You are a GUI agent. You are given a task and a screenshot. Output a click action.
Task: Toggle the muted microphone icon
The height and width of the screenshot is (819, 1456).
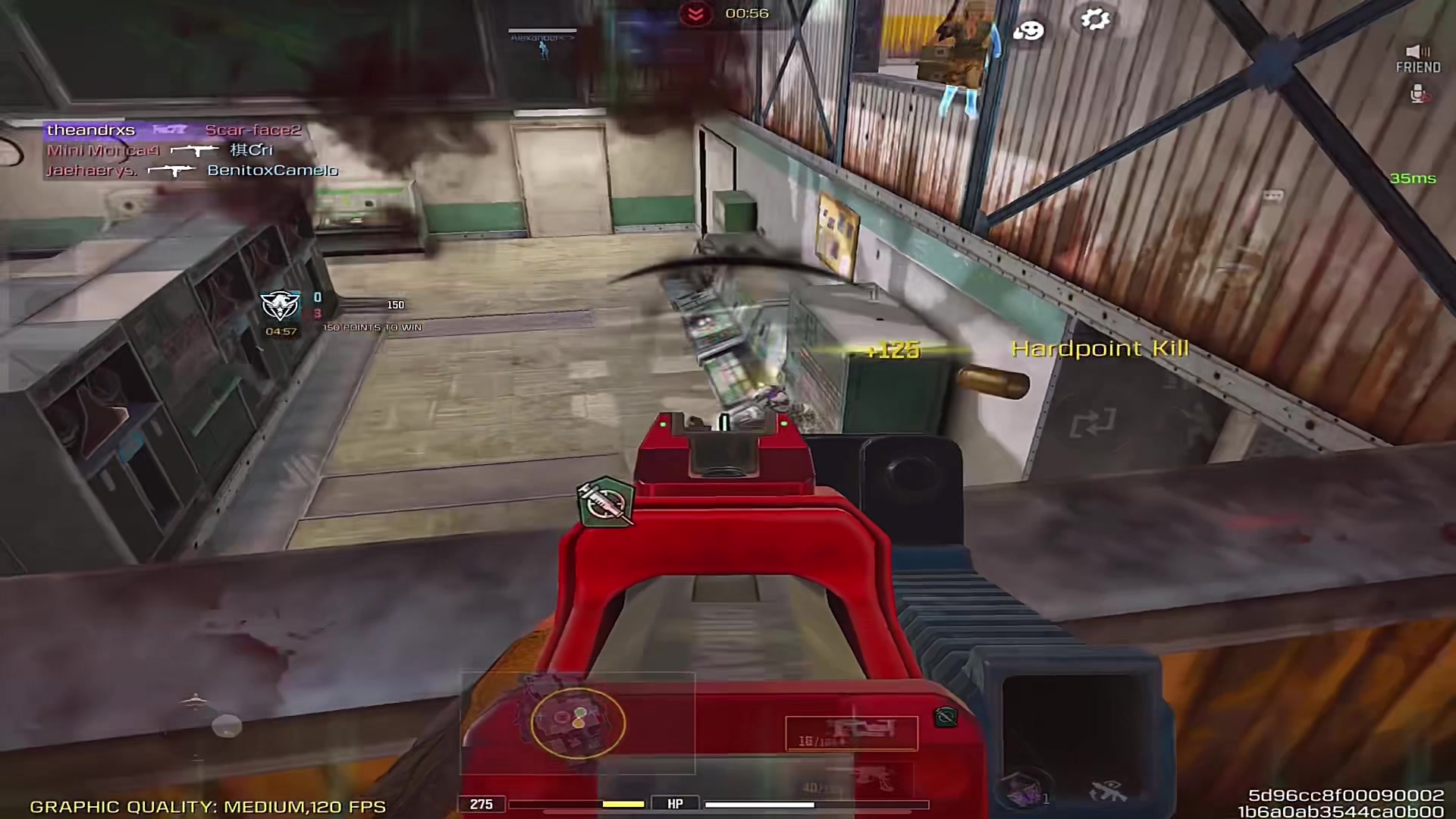pyautogui.click(x=1417, y=94)
